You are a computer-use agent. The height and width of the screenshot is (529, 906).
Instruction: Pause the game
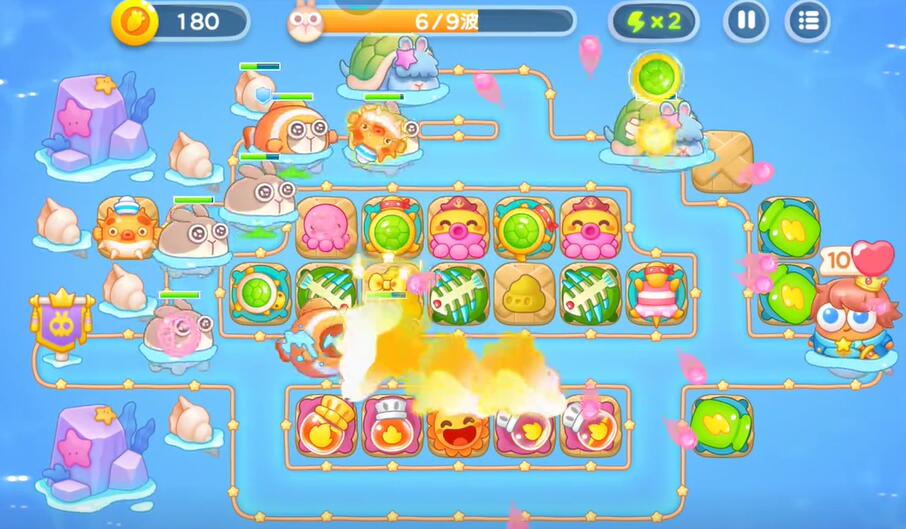[x=746, y=21]
